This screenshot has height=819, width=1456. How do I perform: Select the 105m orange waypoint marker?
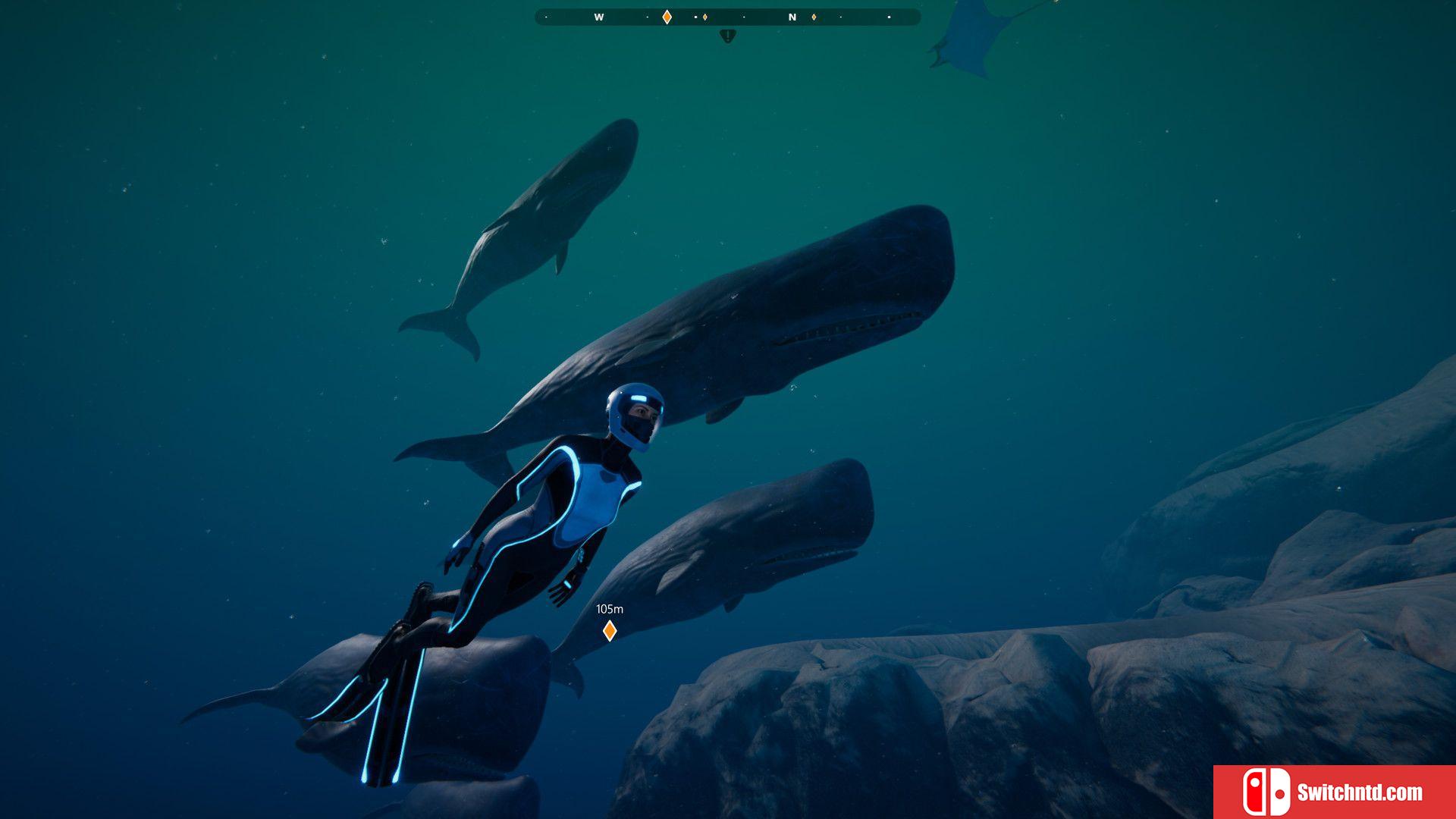point(609,630)
